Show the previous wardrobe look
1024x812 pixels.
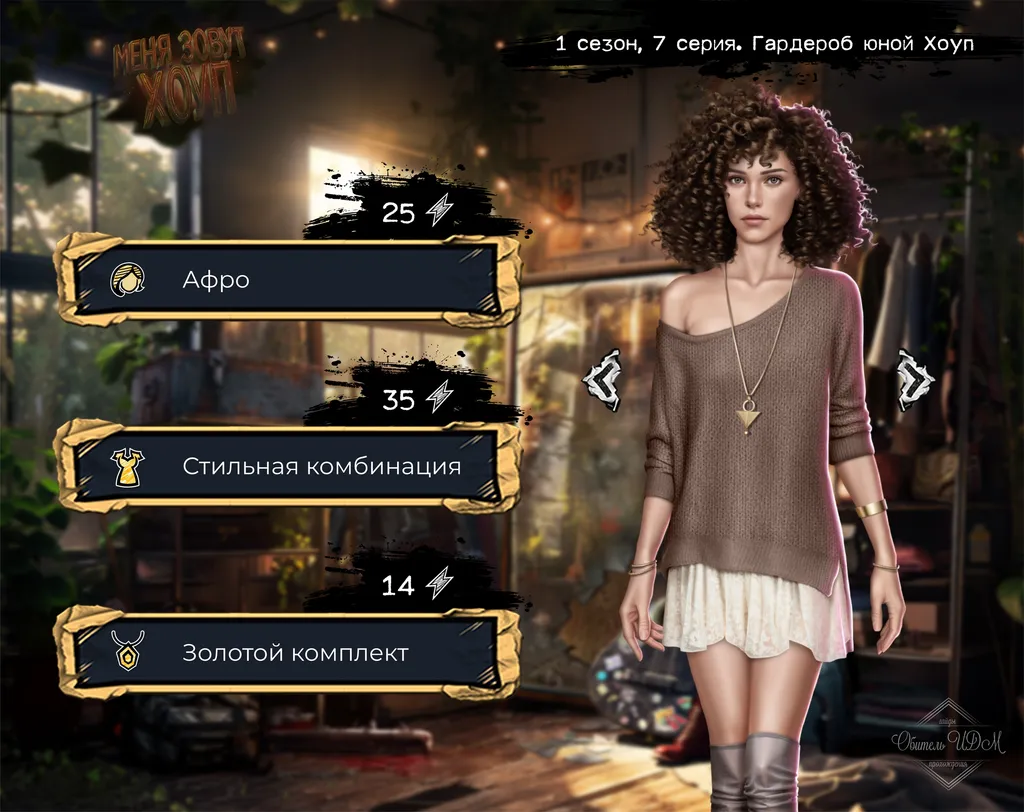coord(602,381)
